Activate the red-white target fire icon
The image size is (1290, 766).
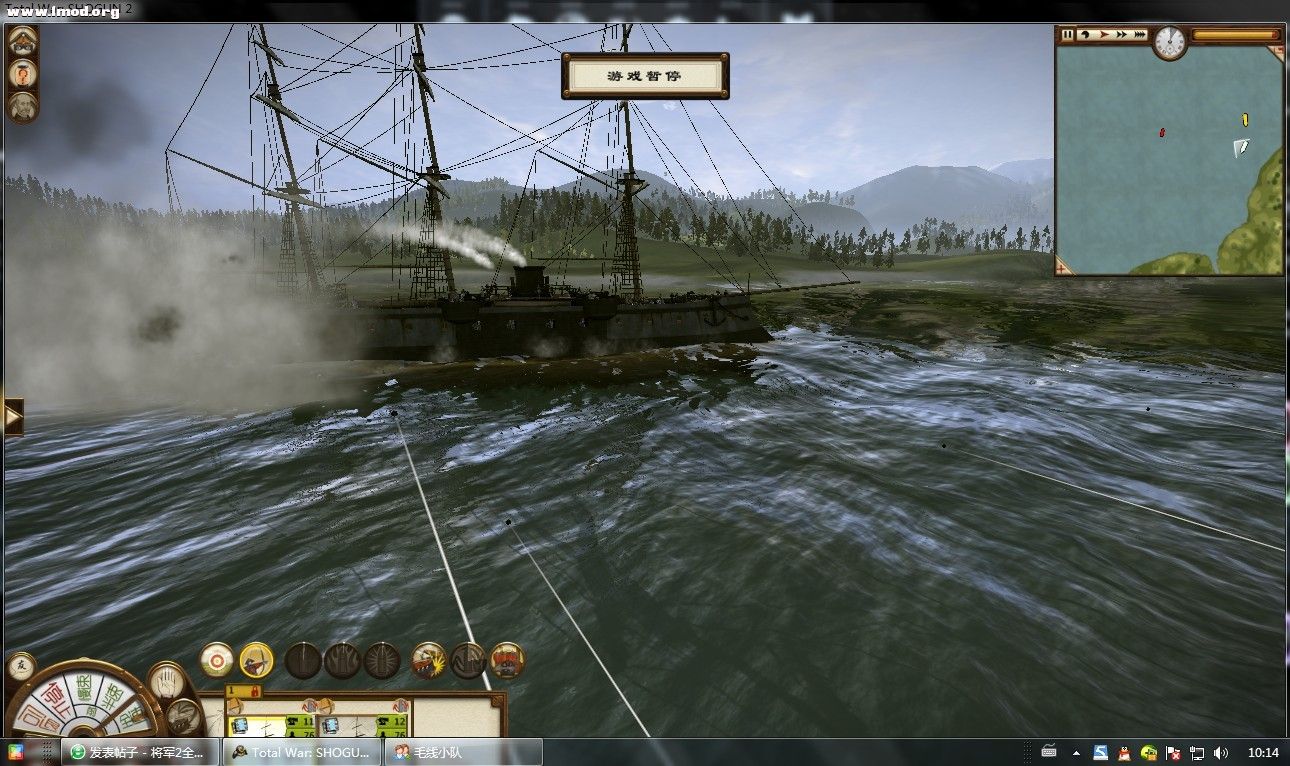point(217,660)
